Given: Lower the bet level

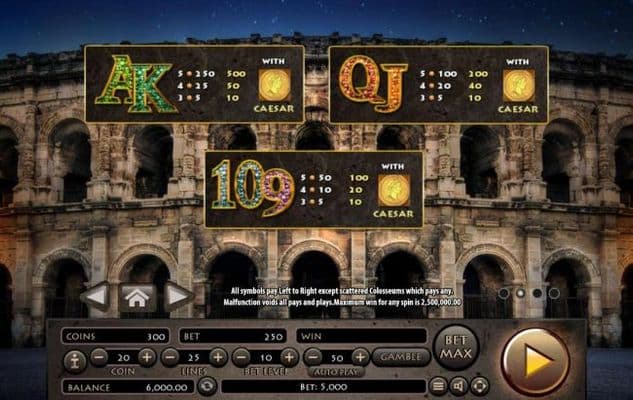Looking at the screenshot, I should [241, 357].
